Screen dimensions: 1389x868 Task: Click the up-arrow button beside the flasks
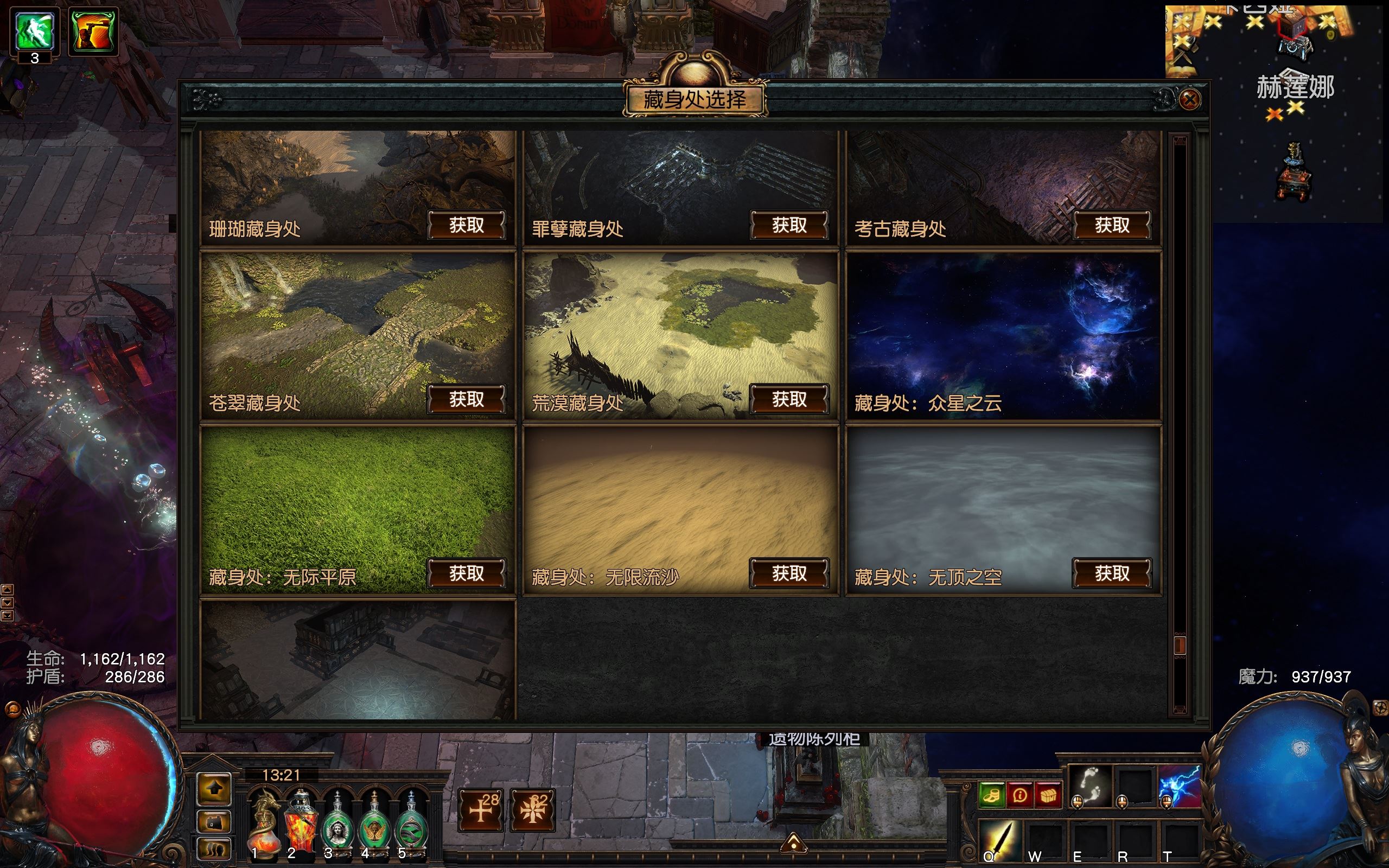pyautogui.click(x=214, y=789)
